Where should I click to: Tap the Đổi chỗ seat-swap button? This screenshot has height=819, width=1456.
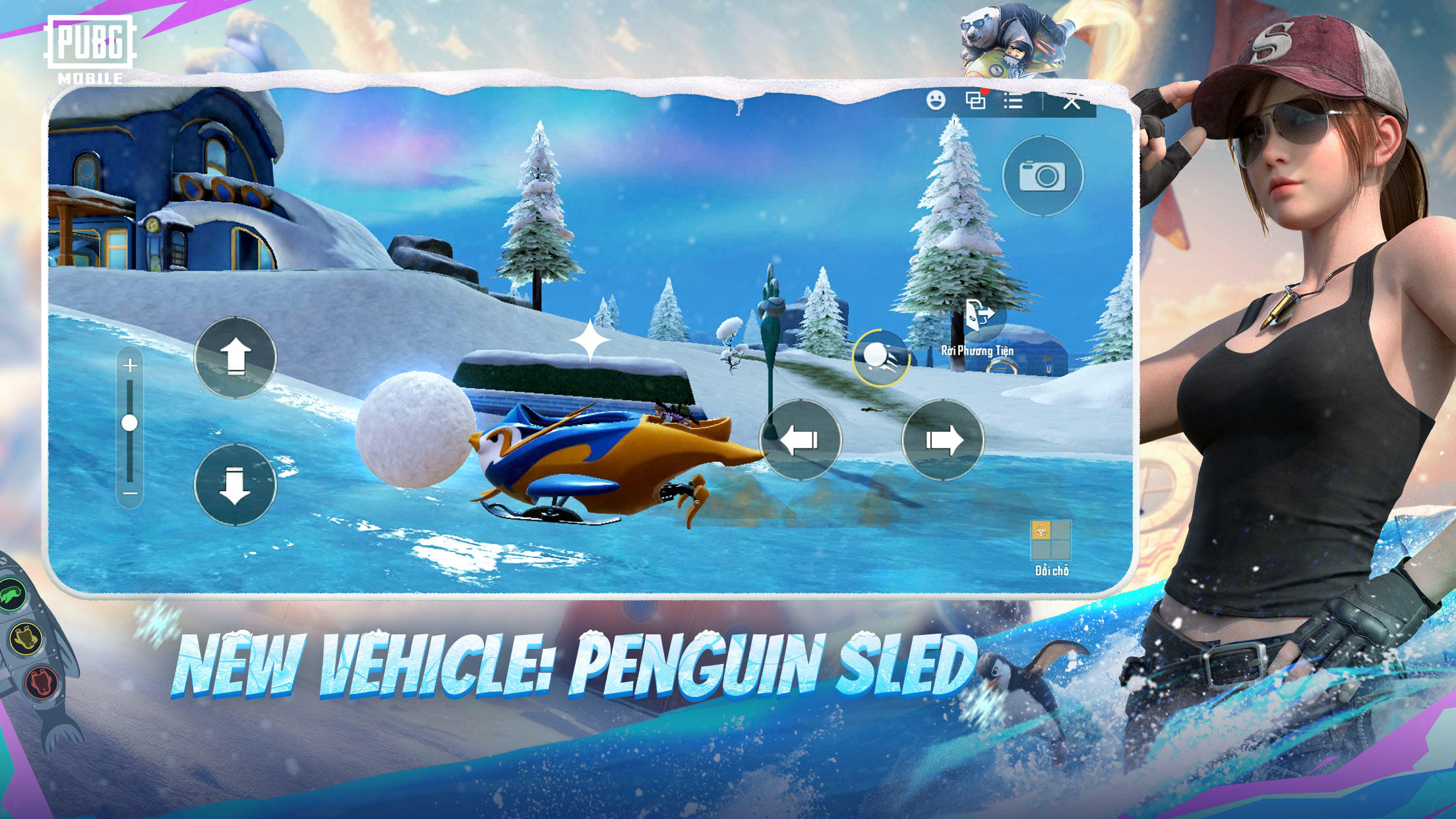point(1052,571)
